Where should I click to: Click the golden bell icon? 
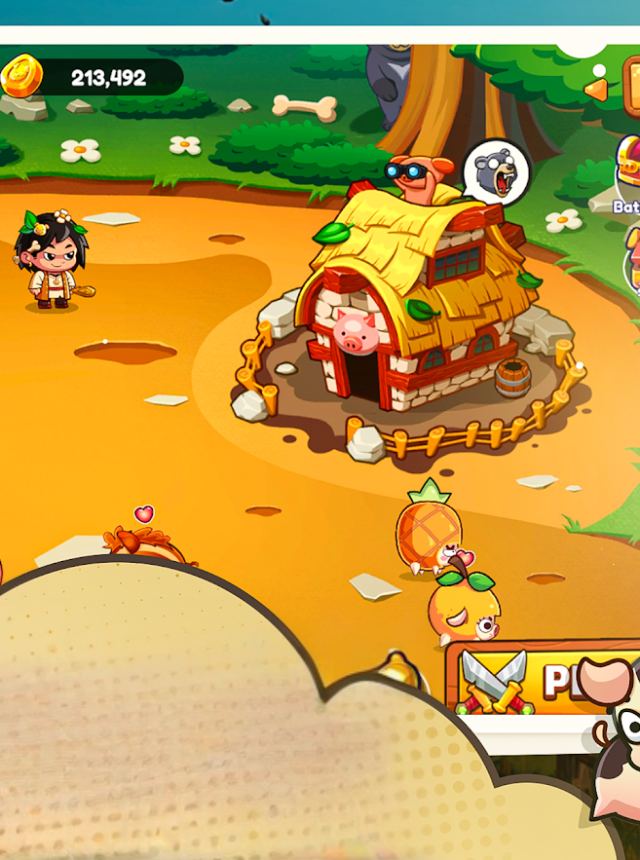tap(399, 667)
